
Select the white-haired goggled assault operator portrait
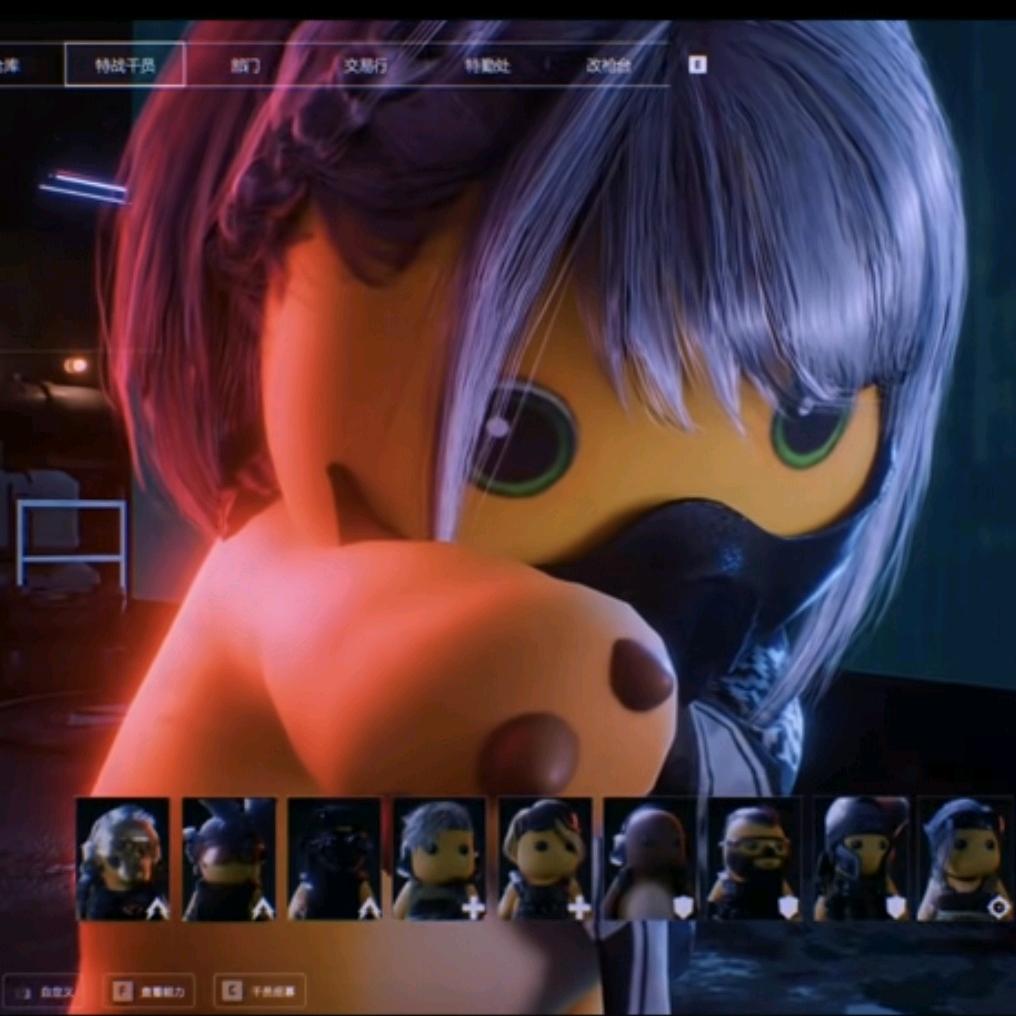(123, 859)
